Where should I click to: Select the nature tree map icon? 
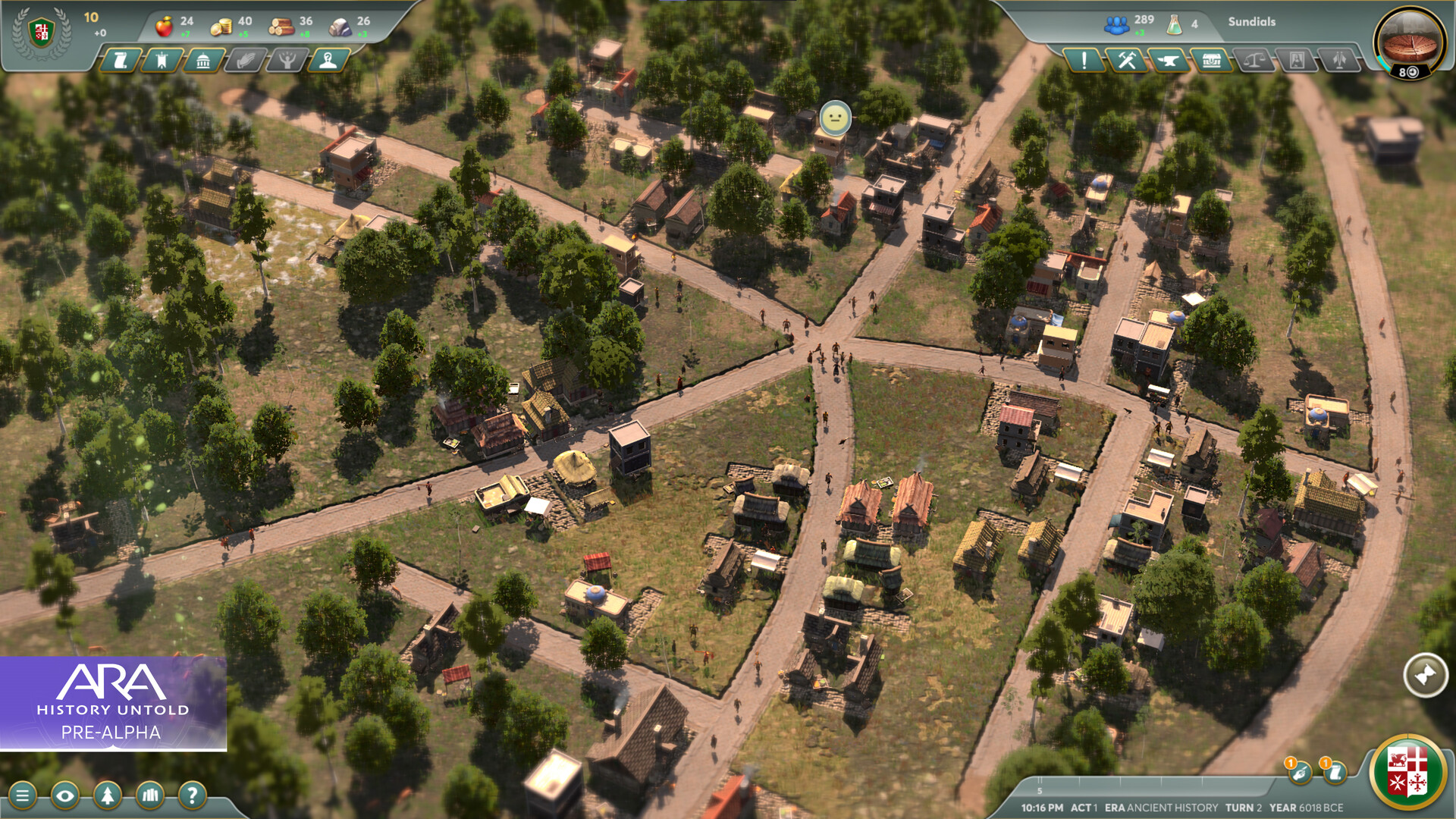(108, 795)
